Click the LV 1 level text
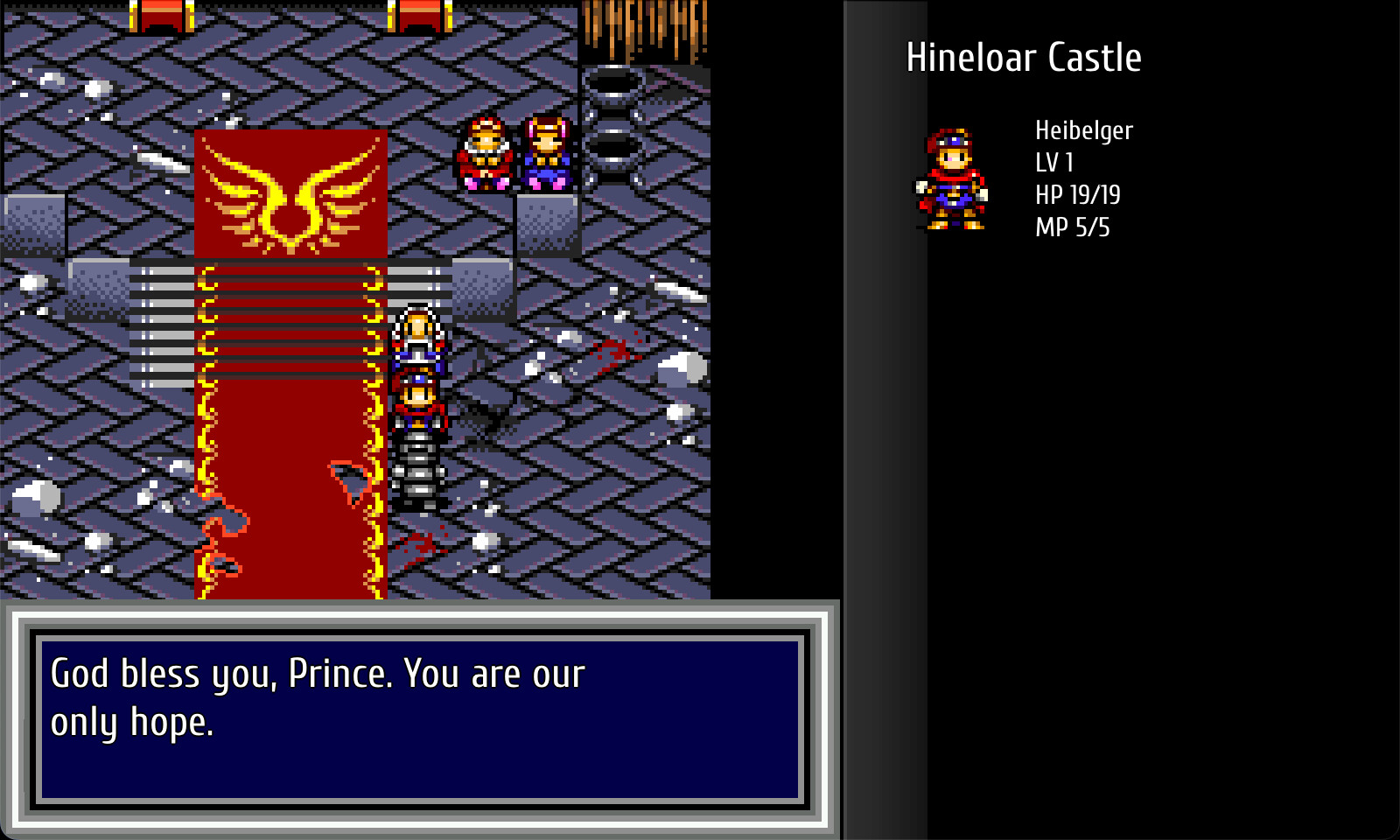Viewport: 1400px width, 840px height. click(1054, 162)
